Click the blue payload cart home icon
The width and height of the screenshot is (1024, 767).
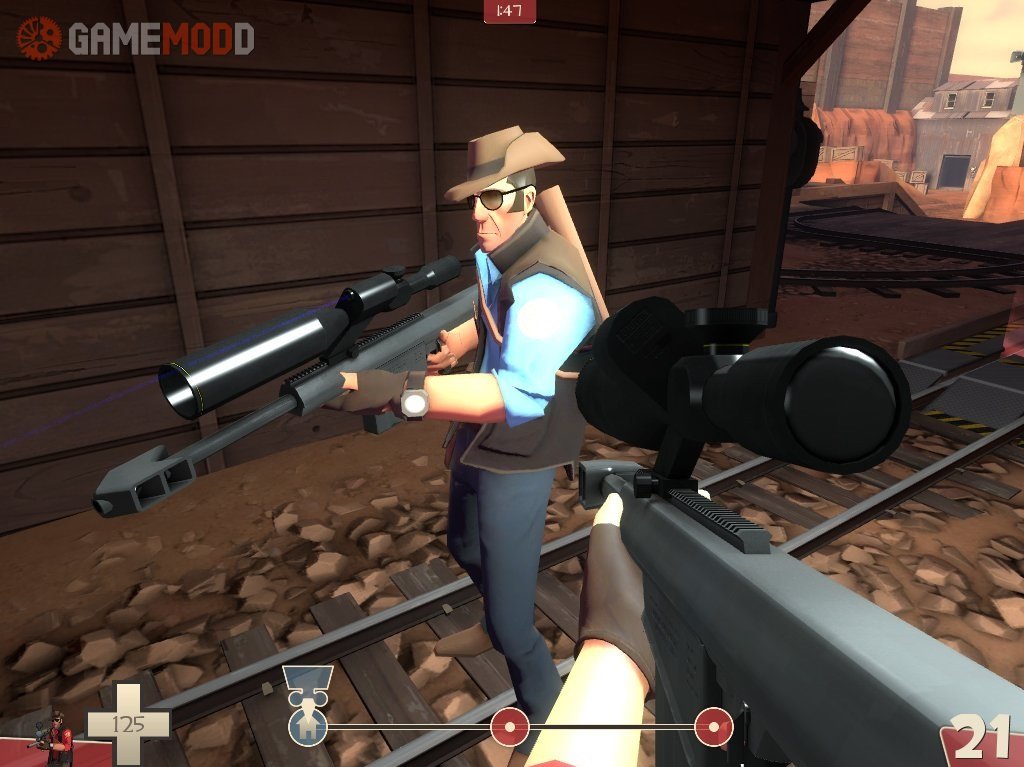coord(307,725)
